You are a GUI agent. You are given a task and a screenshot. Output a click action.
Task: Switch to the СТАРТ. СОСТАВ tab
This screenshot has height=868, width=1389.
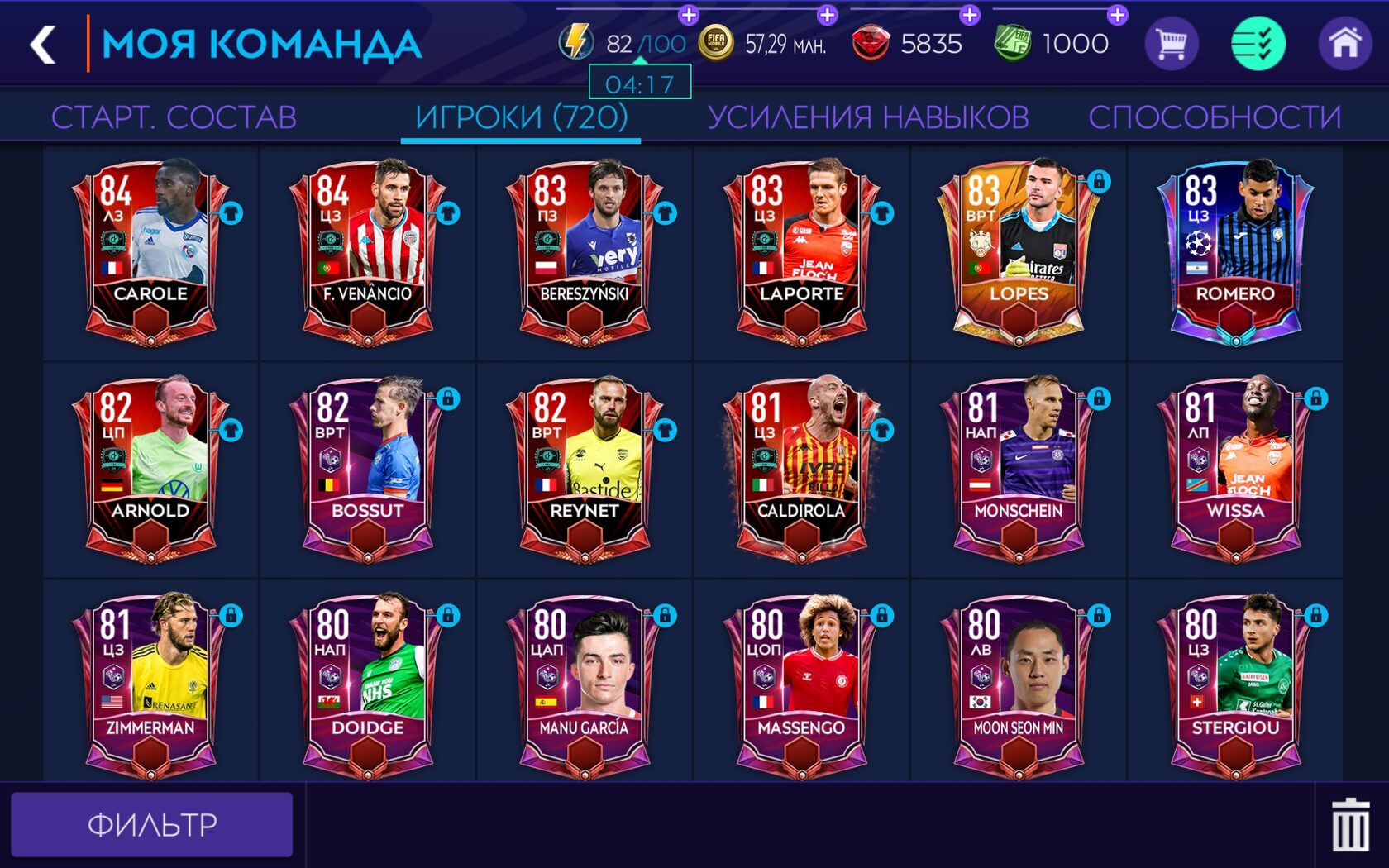(x=174, y=117)
